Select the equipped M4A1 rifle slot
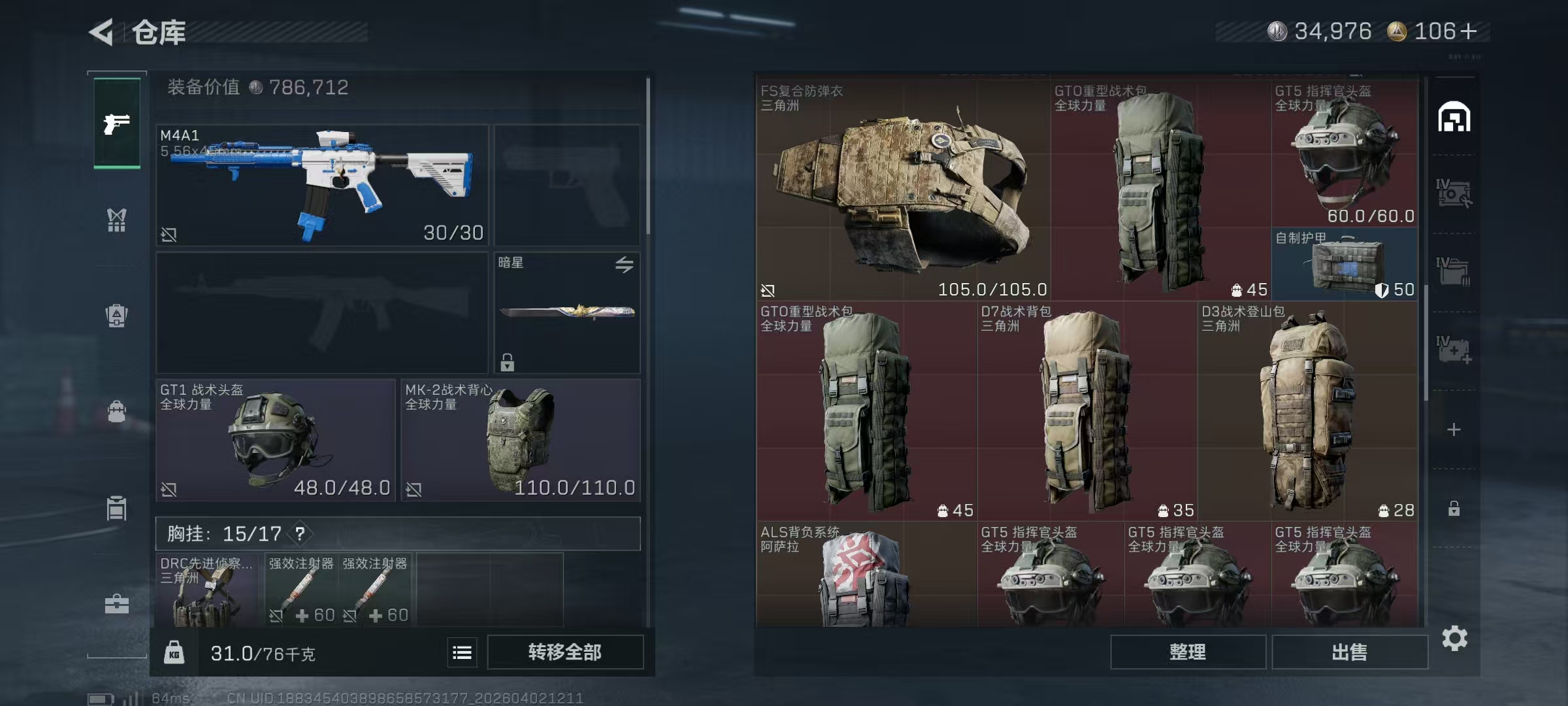 pos(322,185)
